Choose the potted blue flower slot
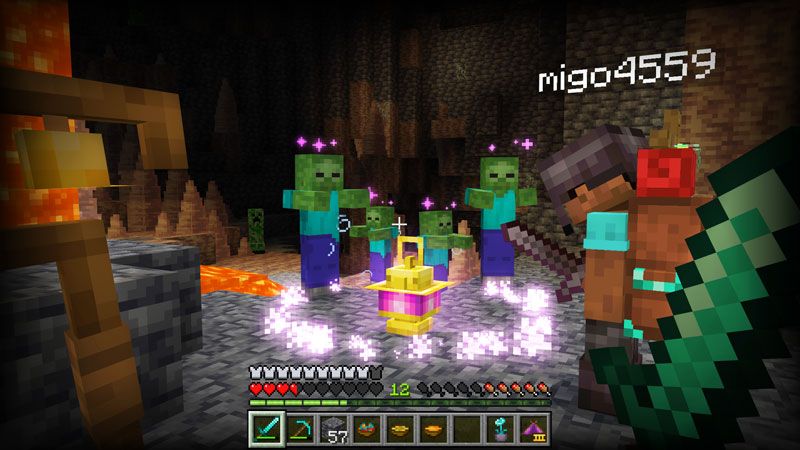 (x=498, y=427)
